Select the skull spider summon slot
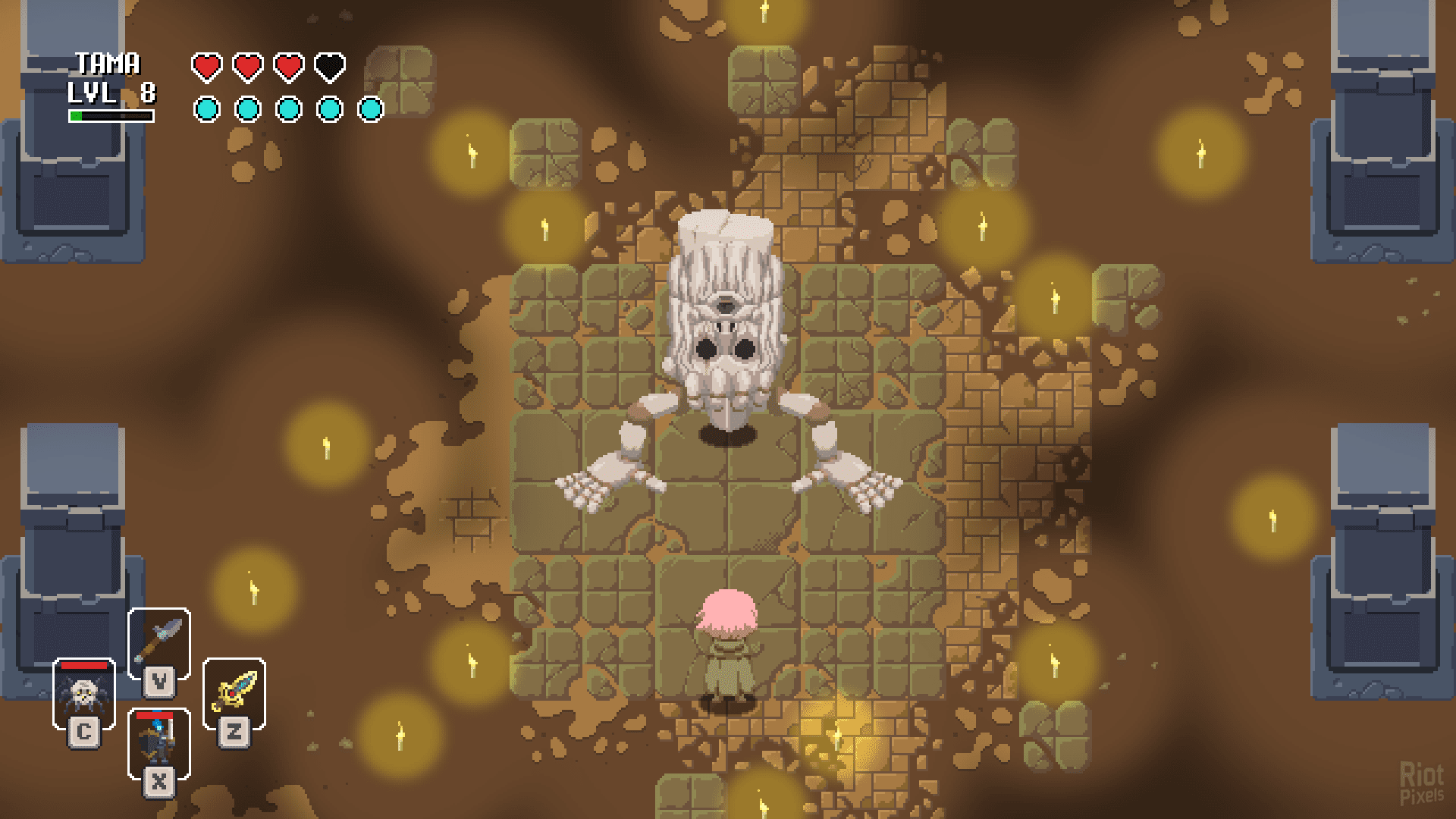This screenshot has width=1456, height=819. click(83, 694)
